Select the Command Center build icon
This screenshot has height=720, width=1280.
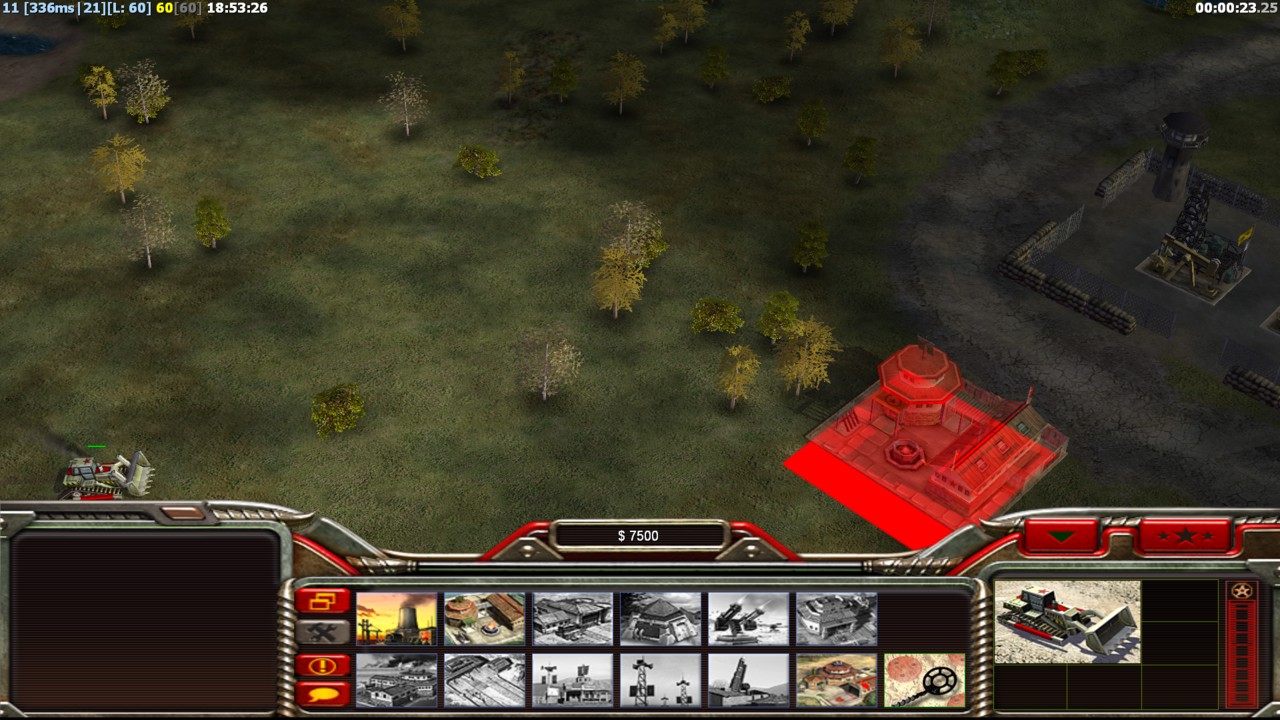837,680
